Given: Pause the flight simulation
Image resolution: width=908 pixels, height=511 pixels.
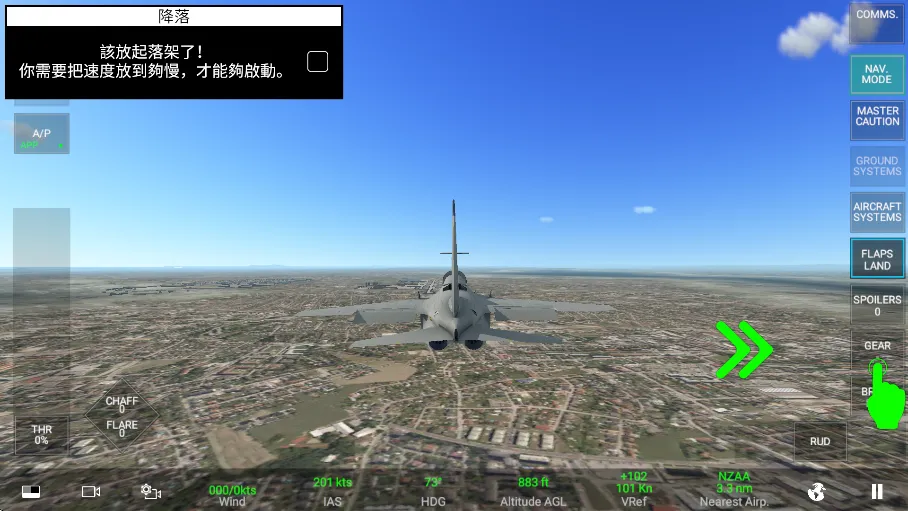Looking at the screenshot, I should (877, 491).
